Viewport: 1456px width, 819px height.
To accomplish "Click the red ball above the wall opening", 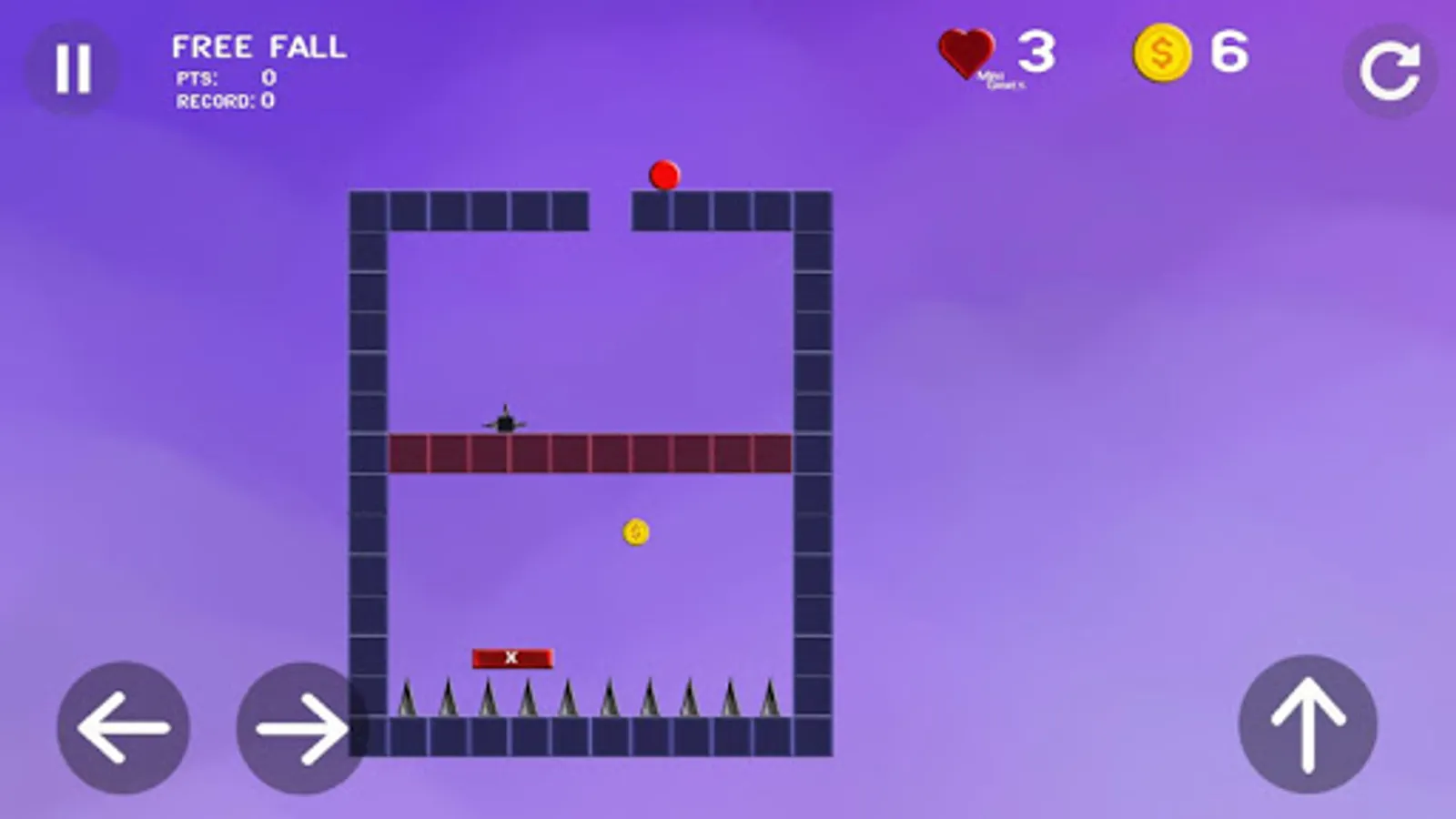I will pyautogui.click(x=663, y=176).
